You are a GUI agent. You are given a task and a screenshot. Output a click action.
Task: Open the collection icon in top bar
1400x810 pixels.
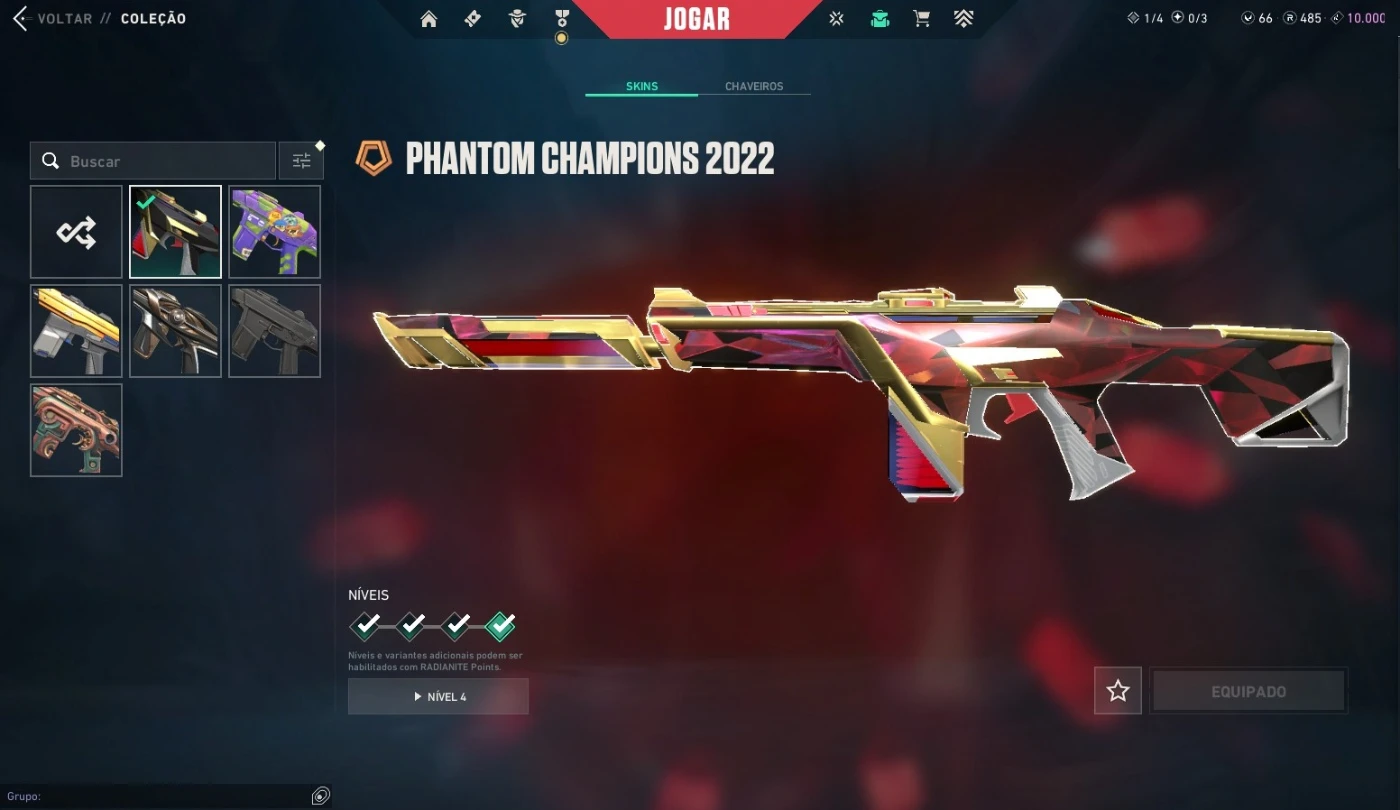pyautogui.click(x=880, y=19)
